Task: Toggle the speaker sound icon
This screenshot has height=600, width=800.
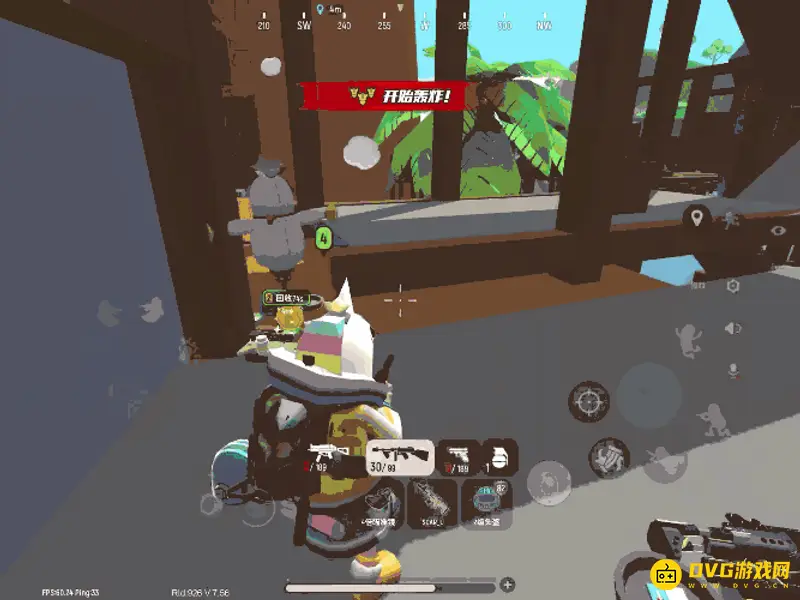Action: click(x=733, y=328)
